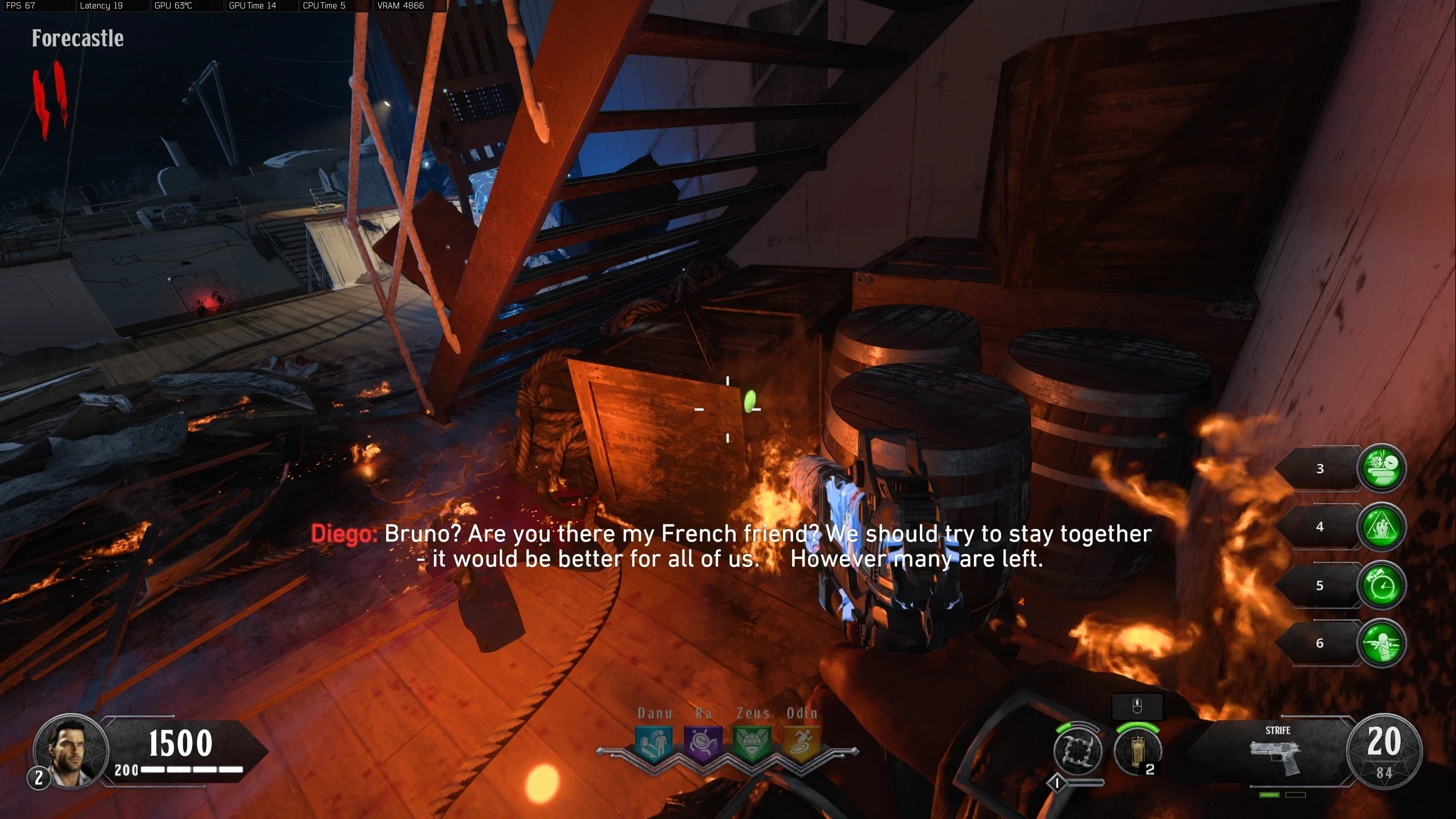Use the running gunman elixir in slot 6
The height and width of the screenshot is (819, 1456).
(x=1382, y=643)
